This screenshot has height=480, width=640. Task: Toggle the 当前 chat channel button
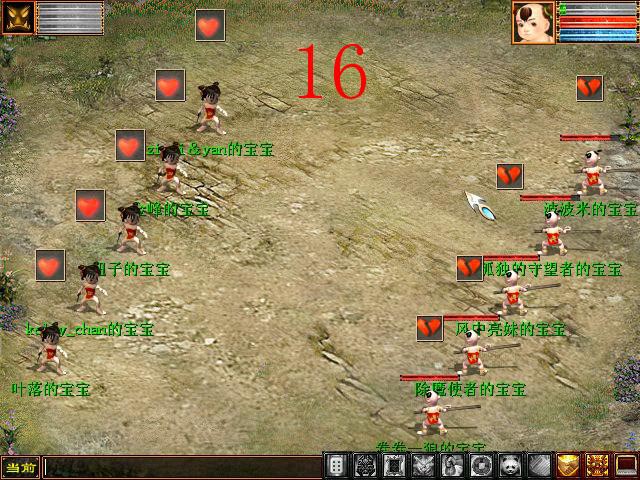[x=20, y=467]
